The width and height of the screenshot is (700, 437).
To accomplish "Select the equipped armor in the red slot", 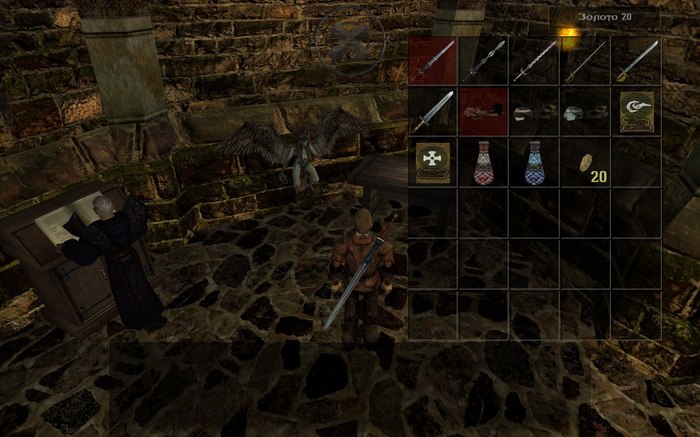I will (x=484, y=111).
